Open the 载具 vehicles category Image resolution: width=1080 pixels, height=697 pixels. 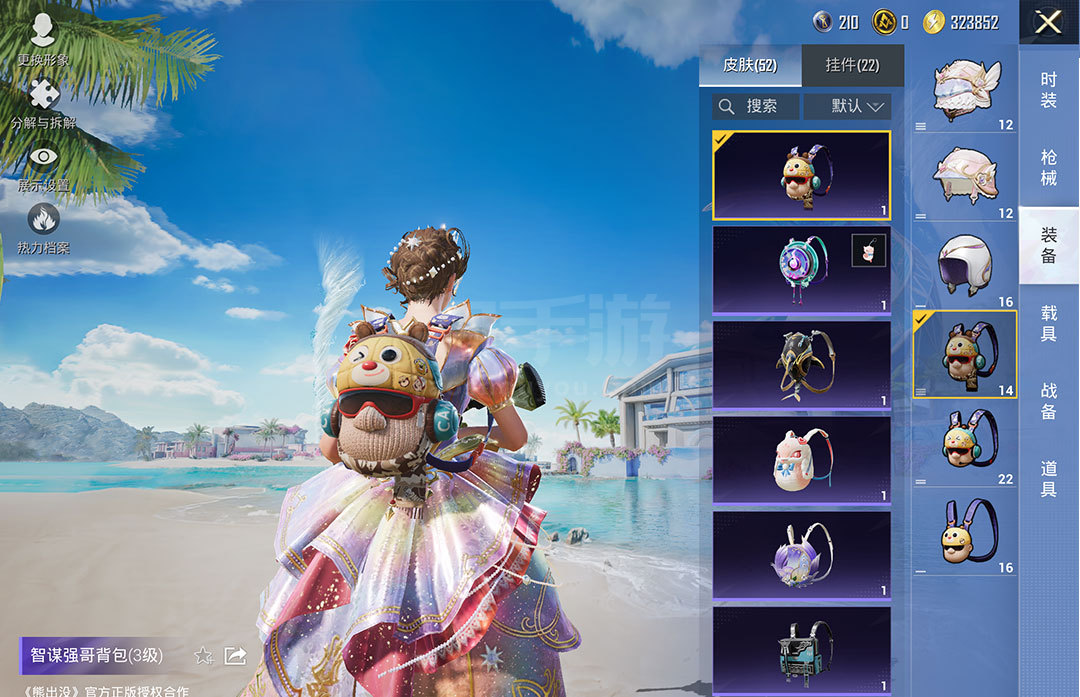pyautogui.click(x=1048, y=323)
